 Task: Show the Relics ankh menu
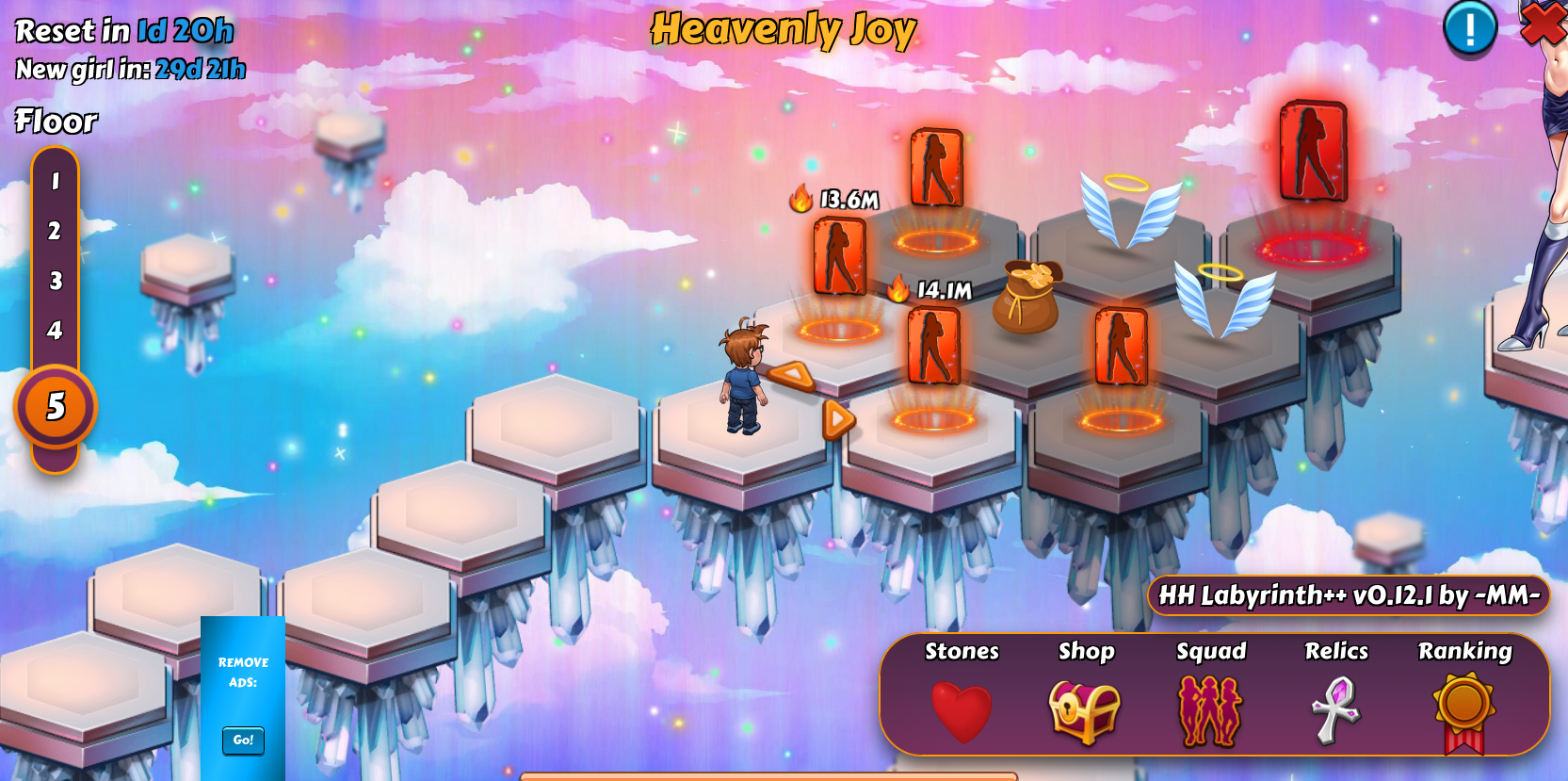pyautogui.click(x=1335, y=710)
